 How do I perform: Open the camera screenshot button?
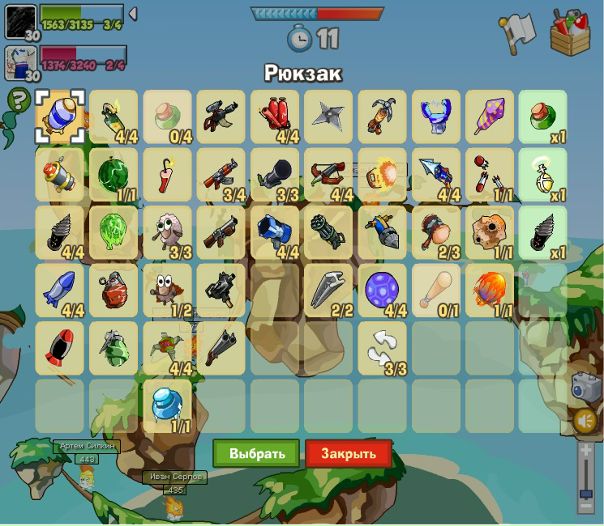[584, 386]
